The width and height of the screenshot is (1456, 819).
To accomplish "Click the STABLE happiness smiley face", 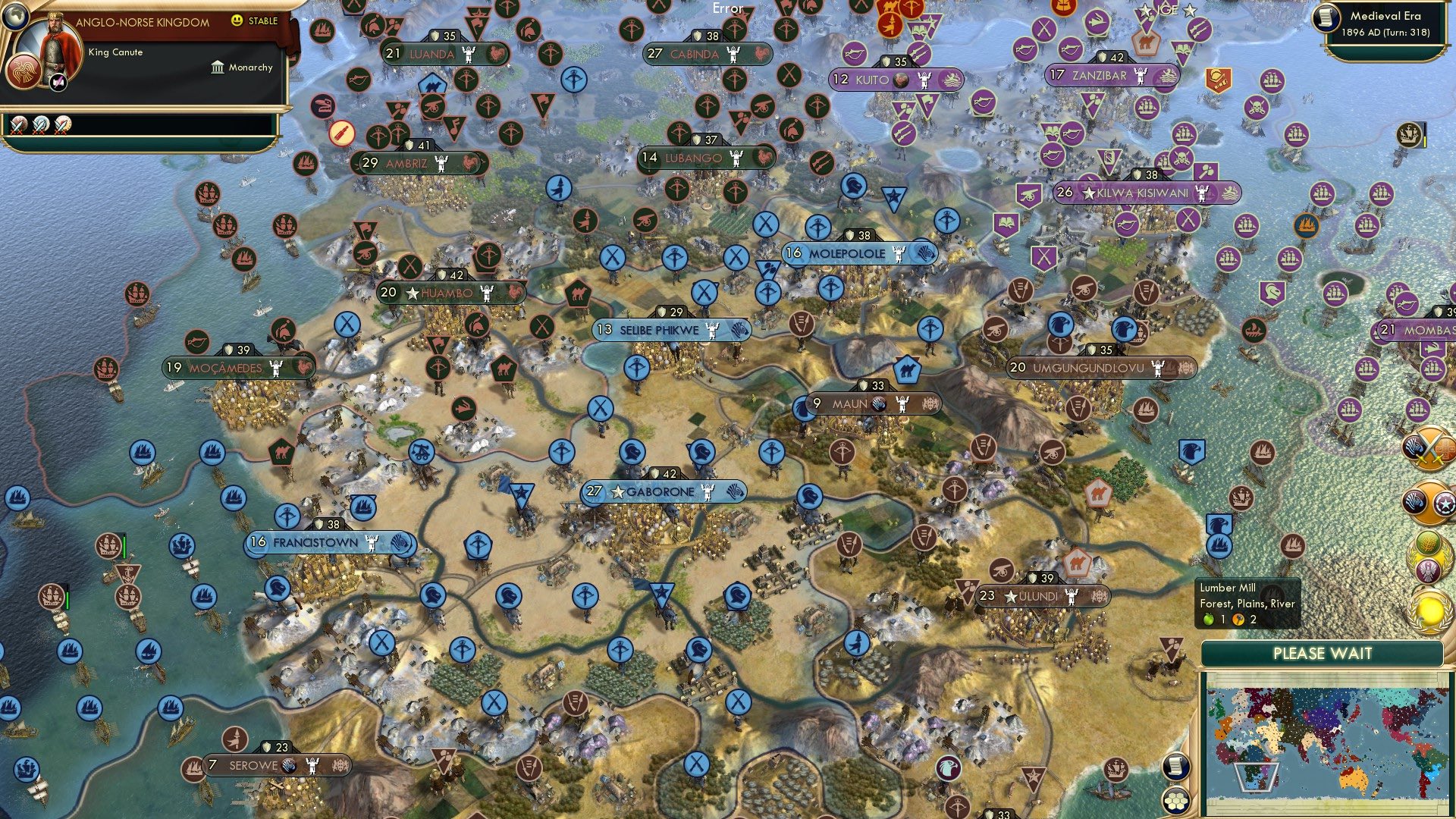I will (237, 20).
